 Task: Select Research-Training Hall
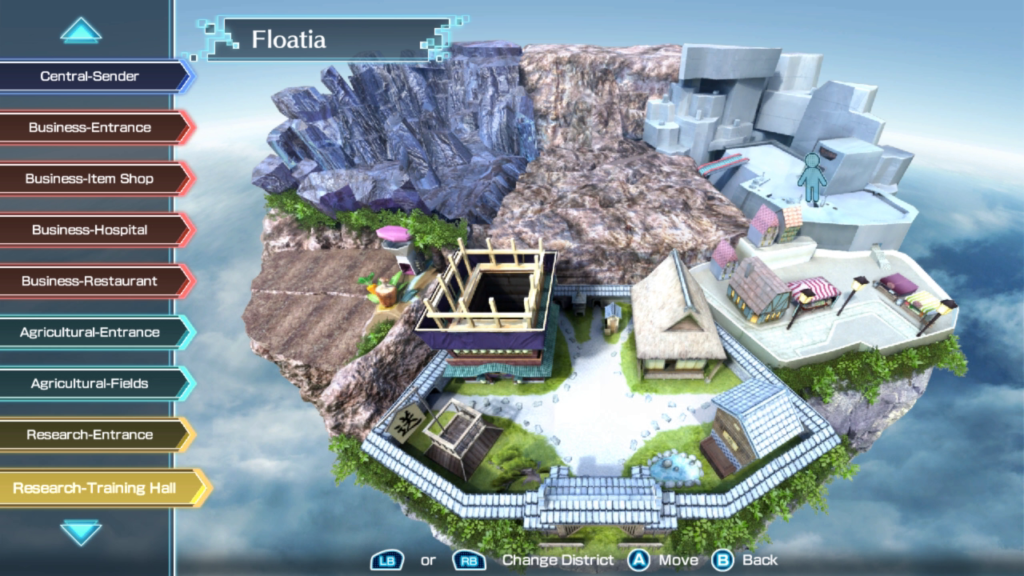click(x=95, y=487)
